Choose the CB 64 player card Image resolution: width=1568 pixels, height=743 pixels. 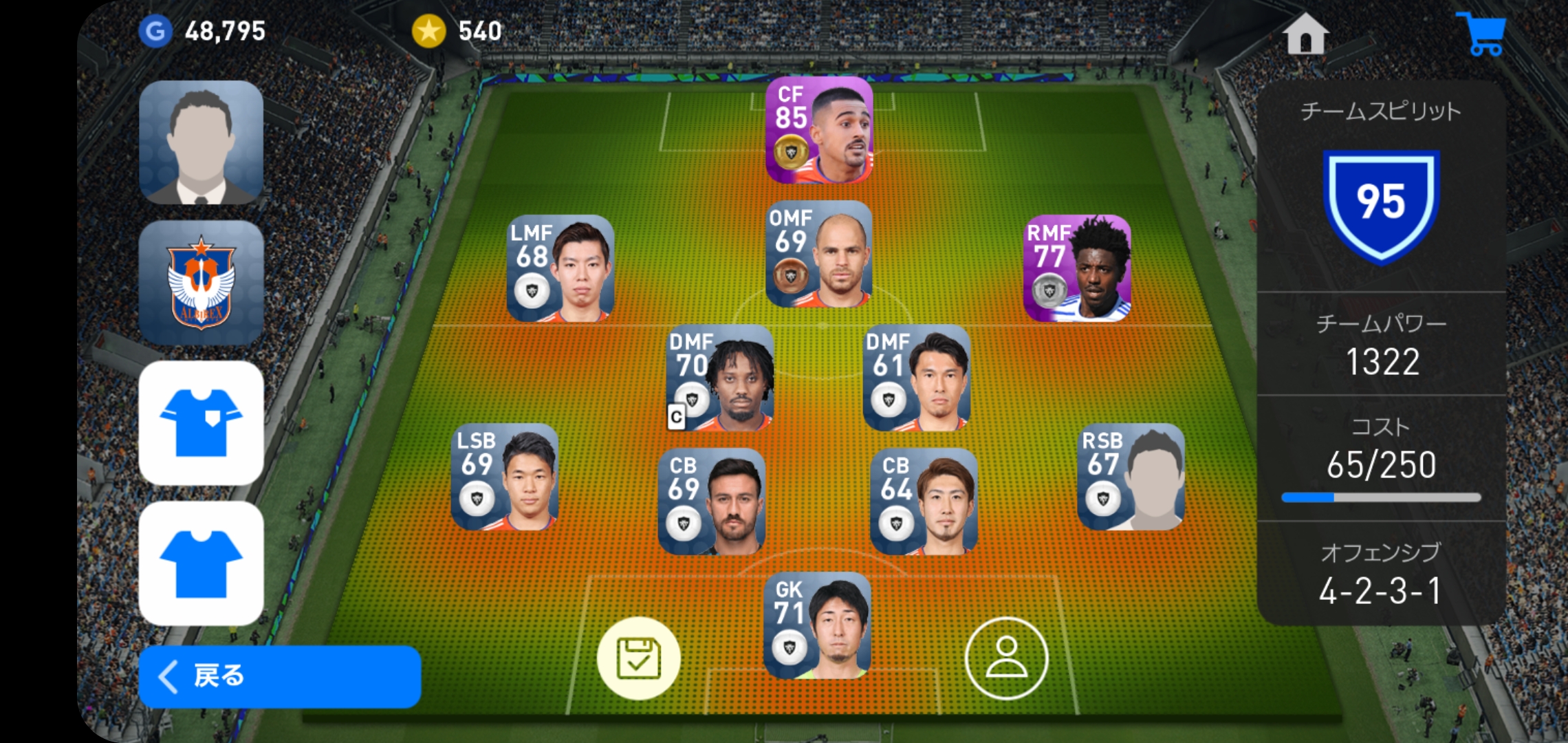coord(924,502)
